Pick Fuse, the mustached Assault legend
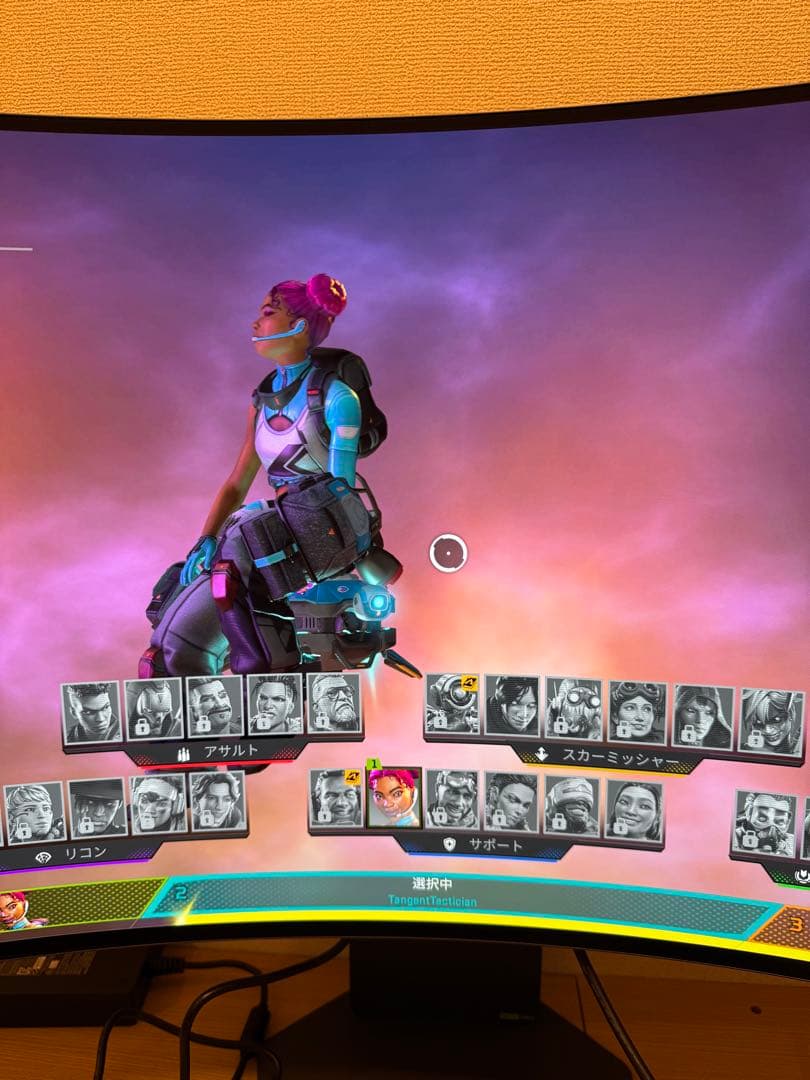 tap(215, 706)
